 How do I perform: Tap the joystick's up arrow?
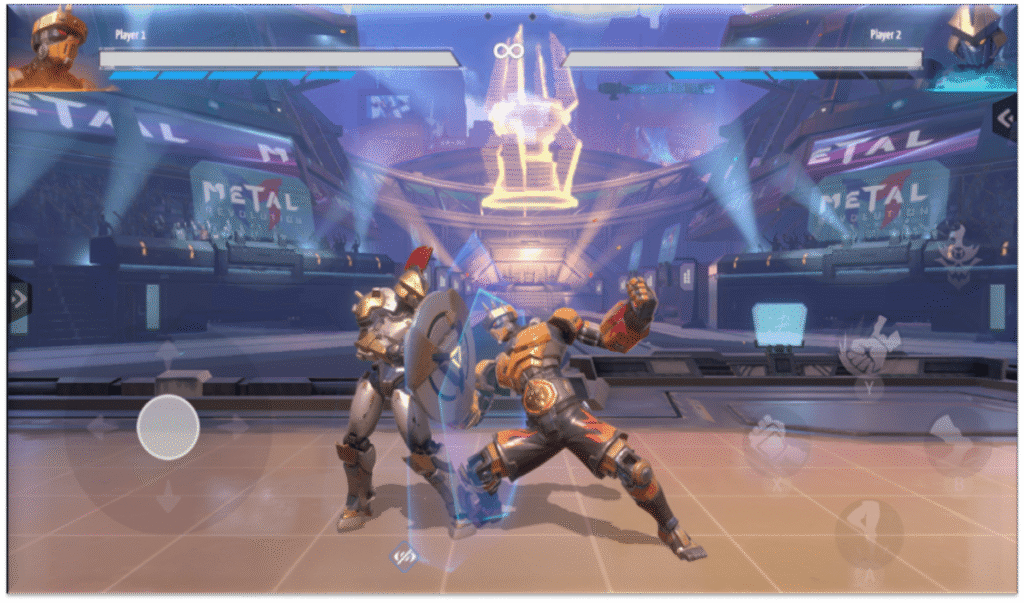pyautogui.click(x=168, y=354)
